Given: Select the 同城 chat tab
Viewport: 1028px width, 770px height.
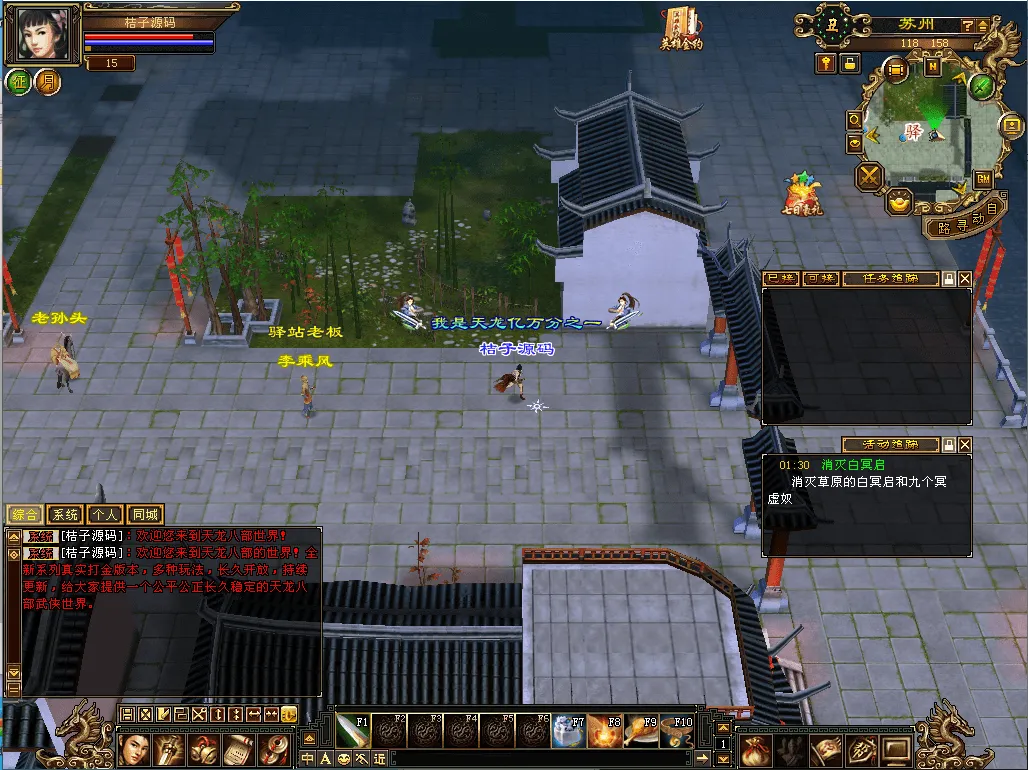Looking at the screenshot, I should (x=146, y=515).
